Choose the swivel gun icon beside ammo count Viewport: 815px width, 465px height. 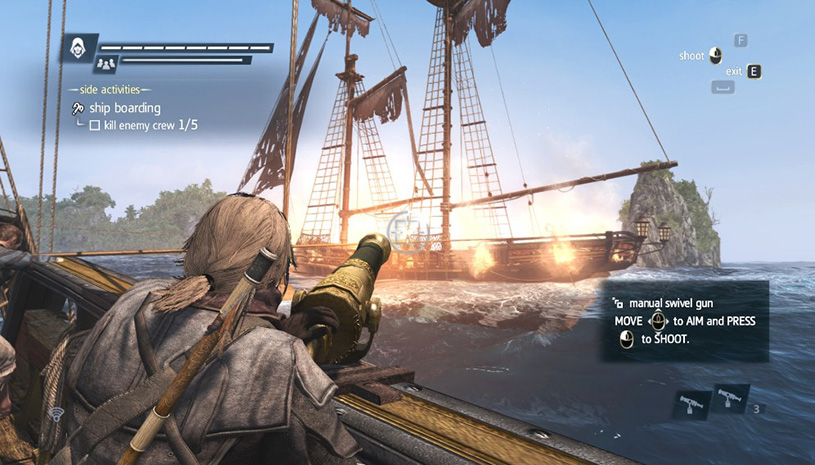pos(729,397)
